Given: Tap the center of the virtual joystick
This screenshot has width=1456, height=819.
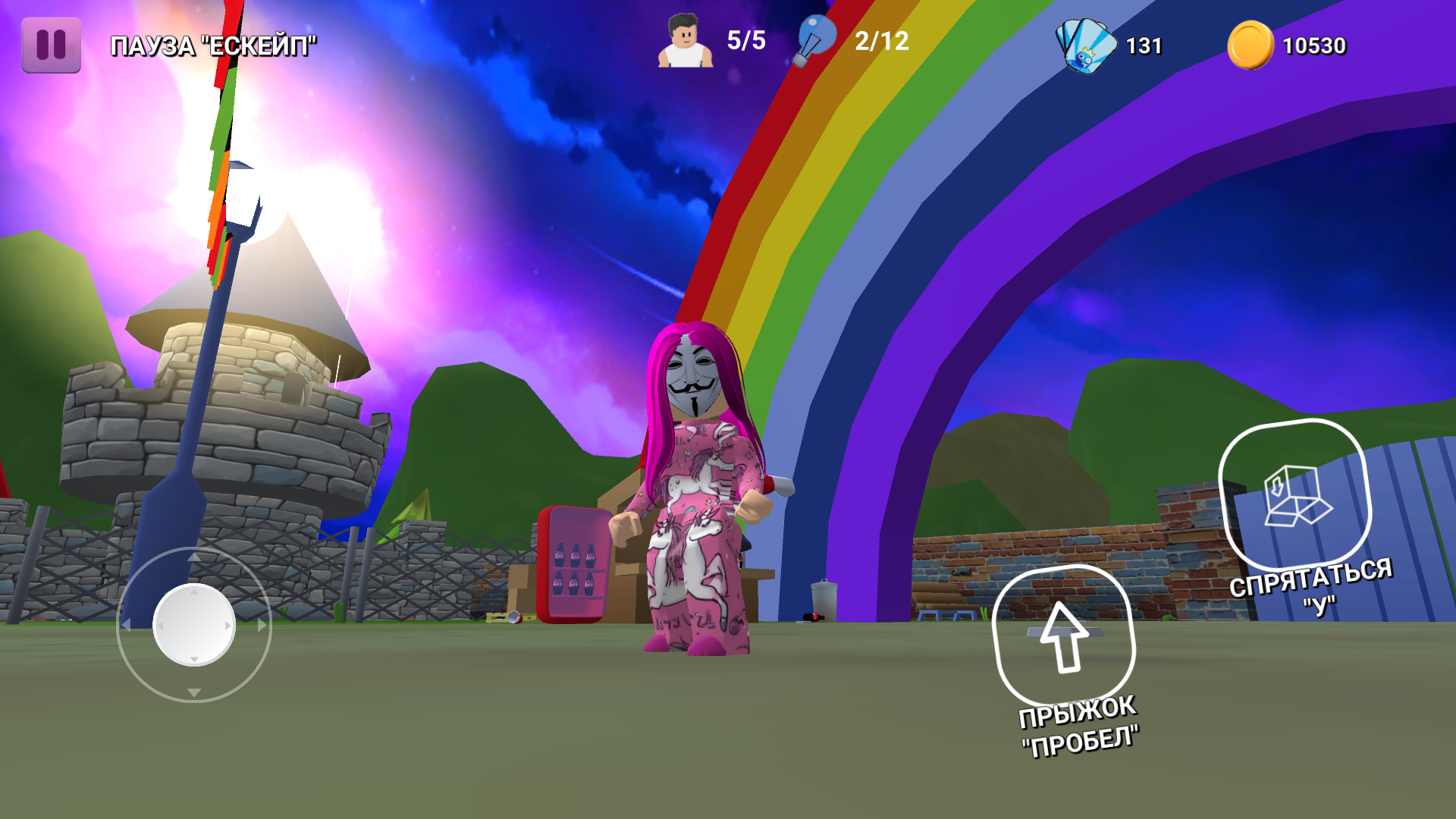Looking at the screenshot, I should tap(194, 626).
